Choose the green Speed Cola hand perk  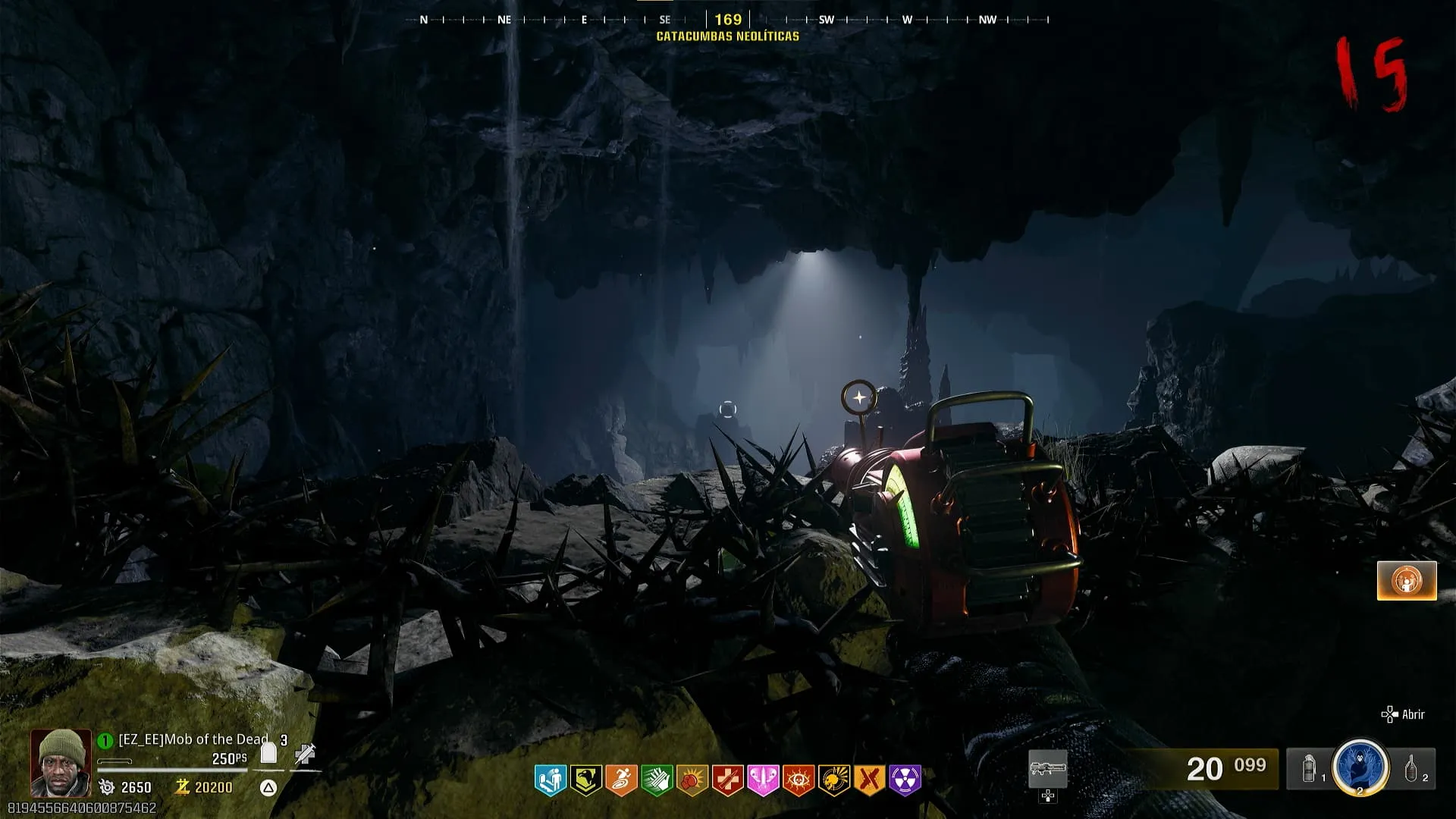click(657, 780)
